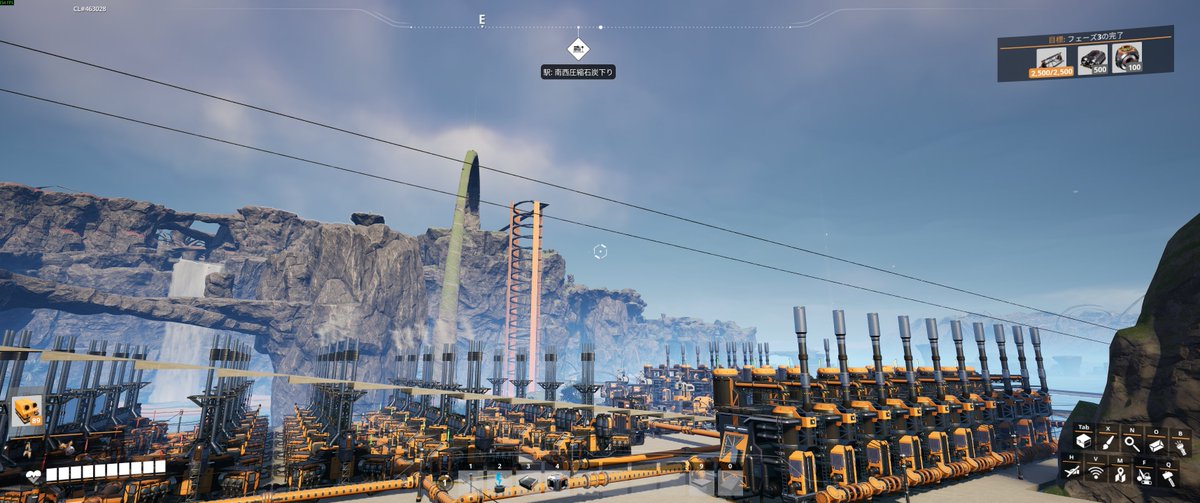
Task: Click the train station compass marker
Action: pos(578,48)
